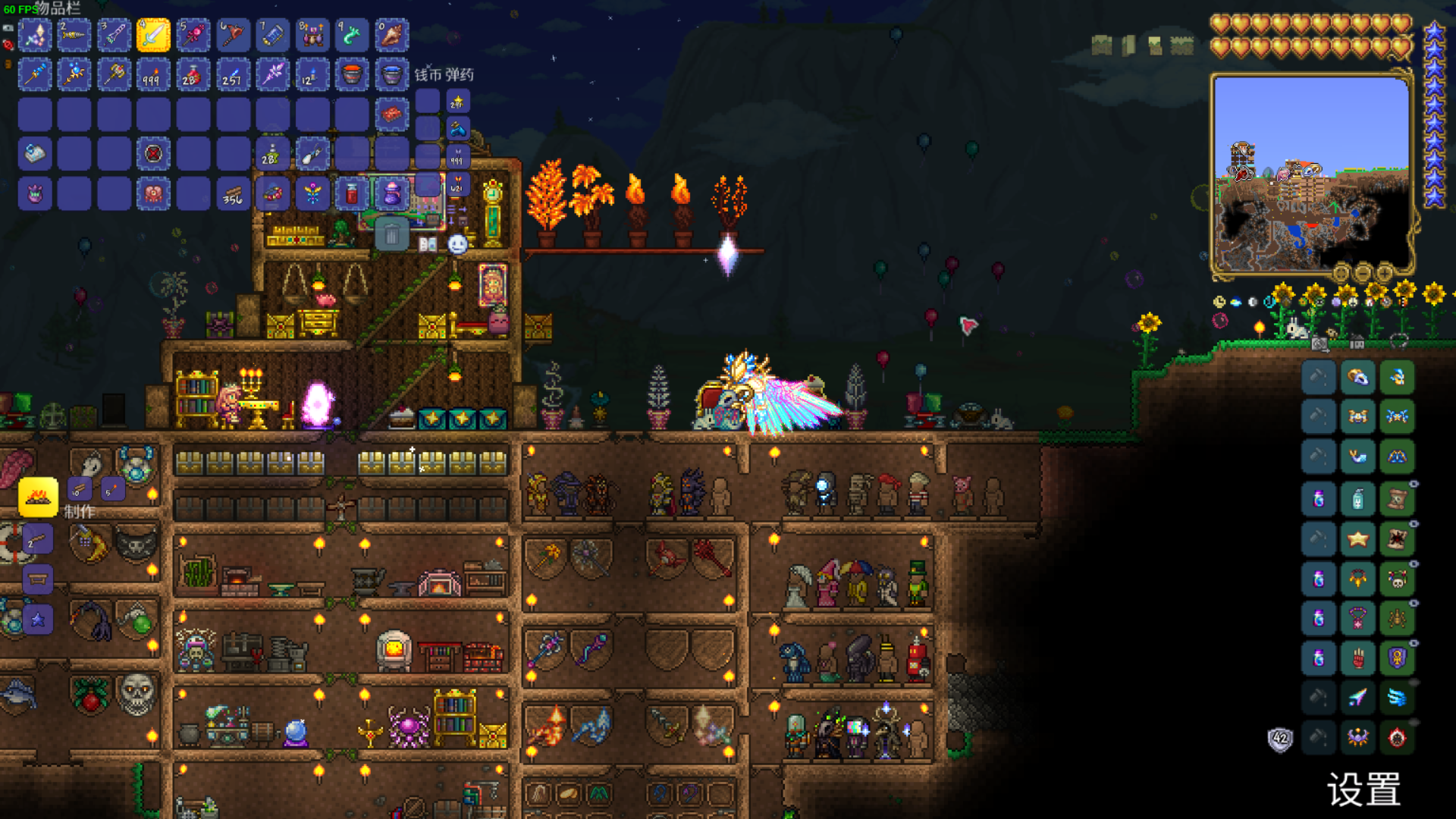The height and width of the screenshot is (819, 1456).
Task: Select the ankh shield accessory slot
Action: [x=1397, y=658]
